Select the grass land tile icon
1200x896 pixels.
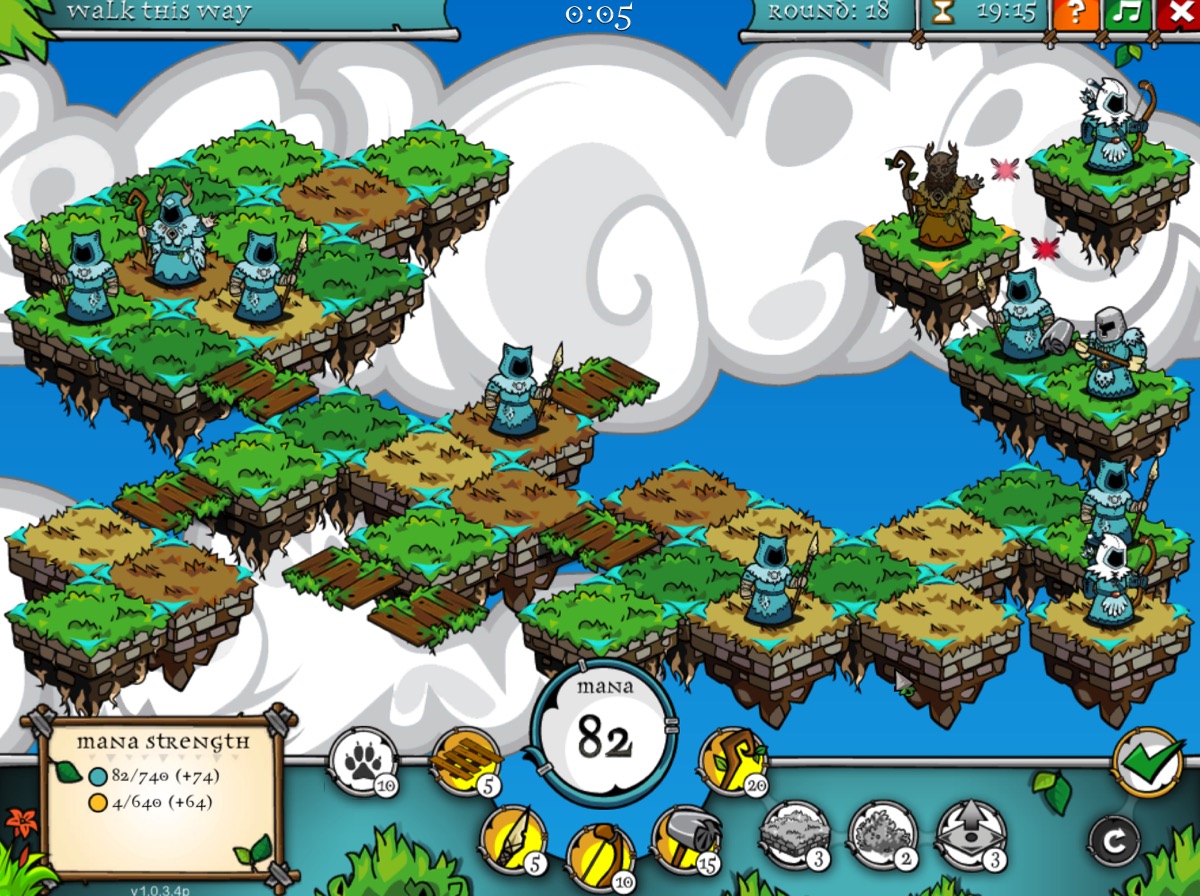click(794, 832)
